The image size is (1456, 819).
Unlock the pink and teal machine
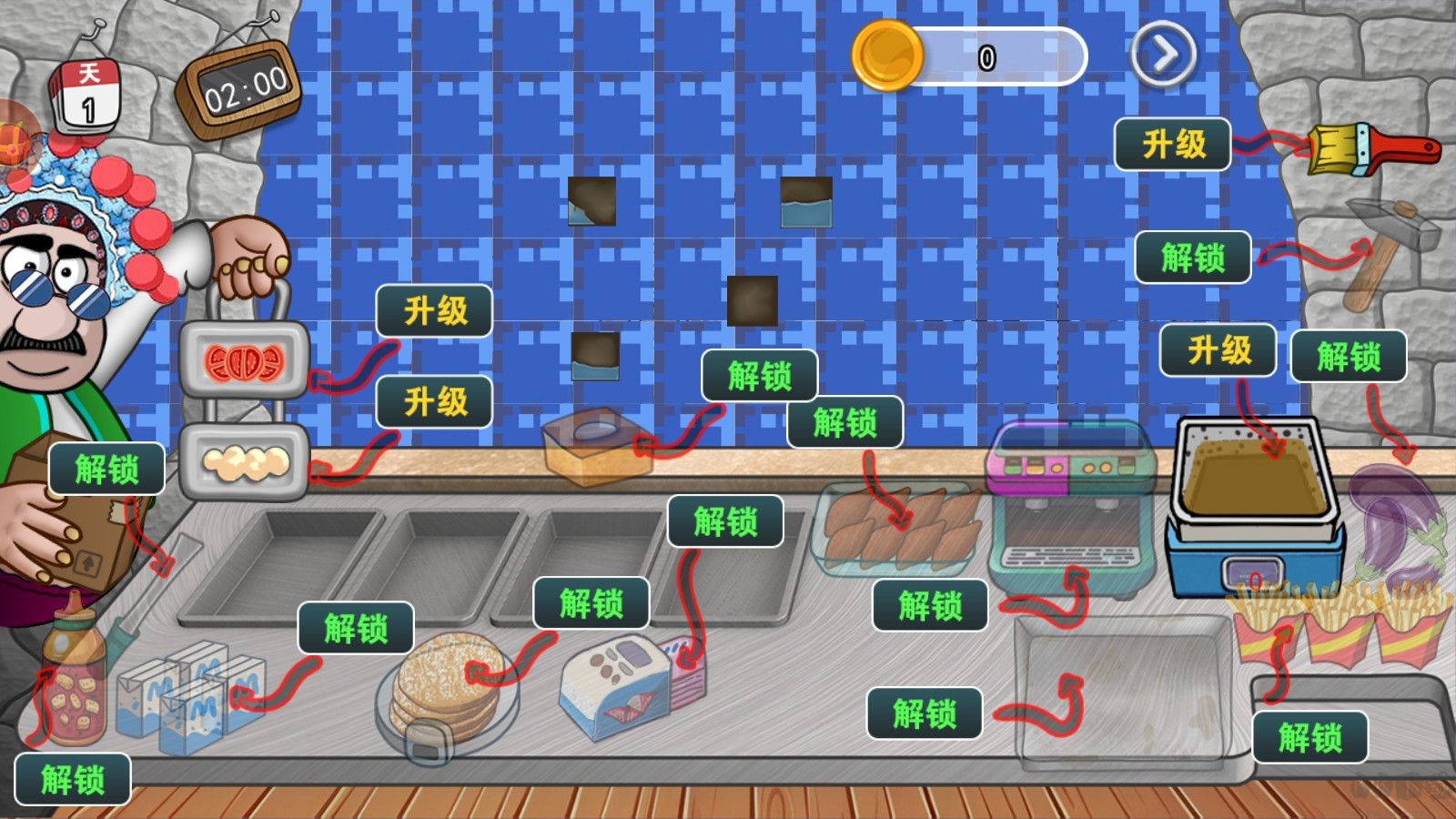pos(930,605)
